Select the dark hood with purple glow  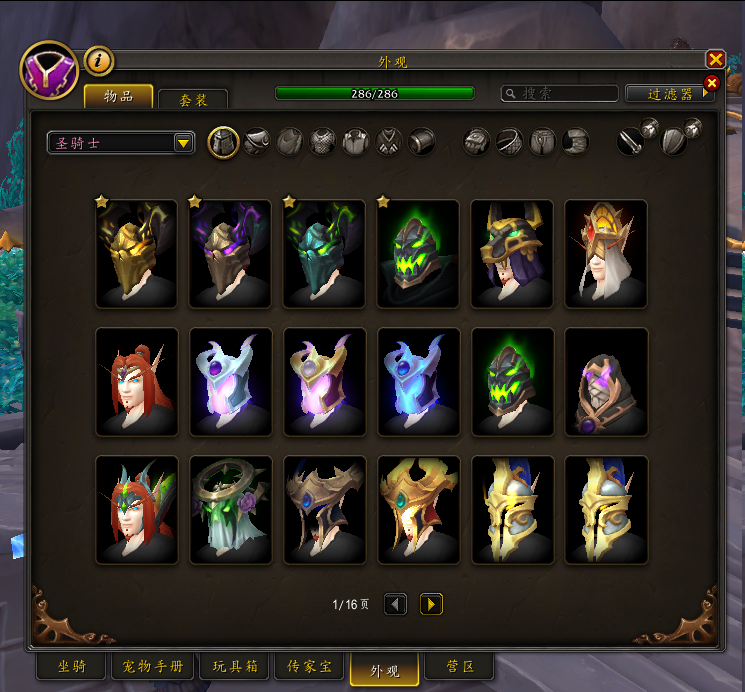point(606,382)
